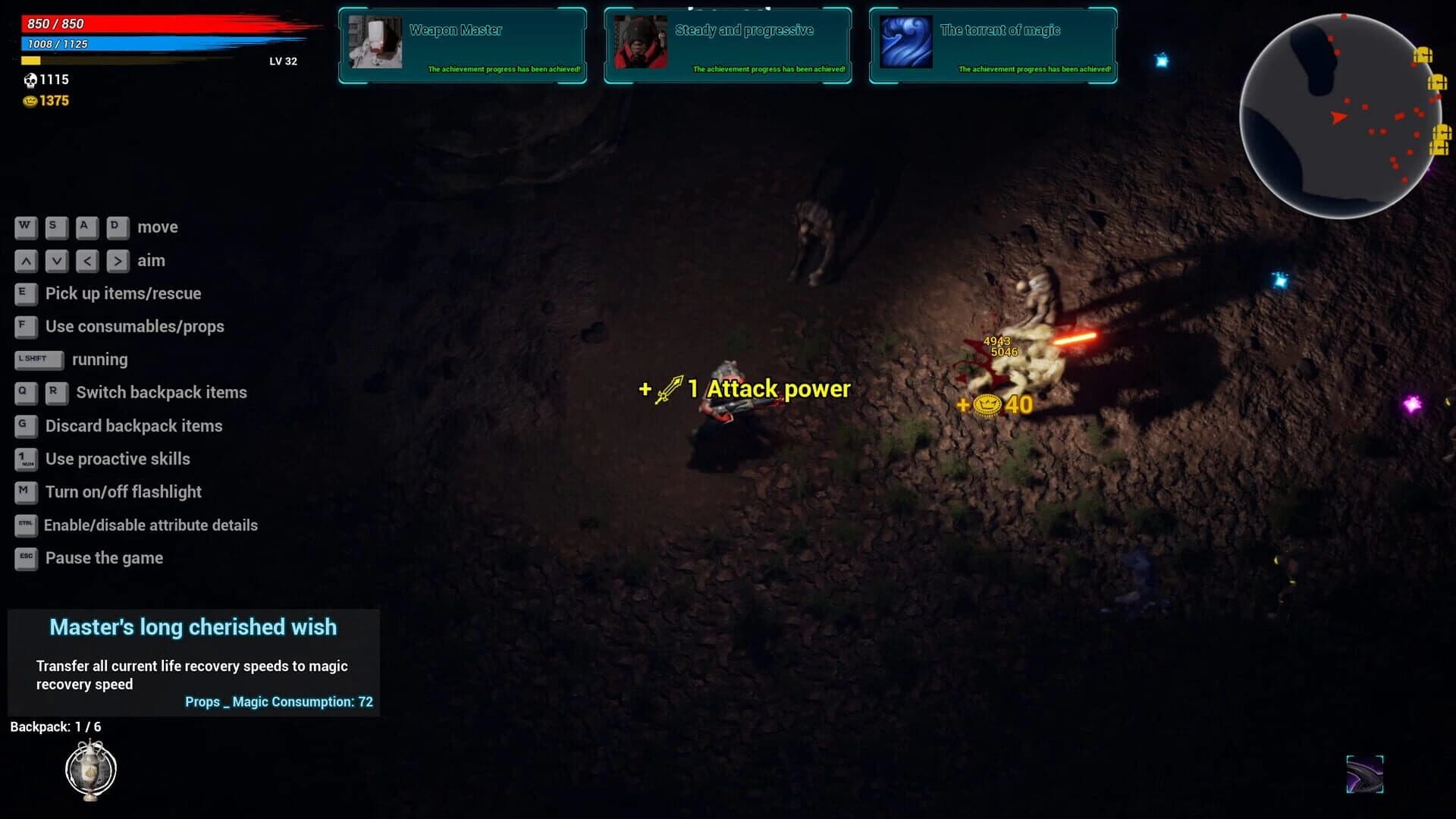Toggle the flashlight via the M key hint
The height and width of the screenshot is (819, 1456).
pos(26,492)
